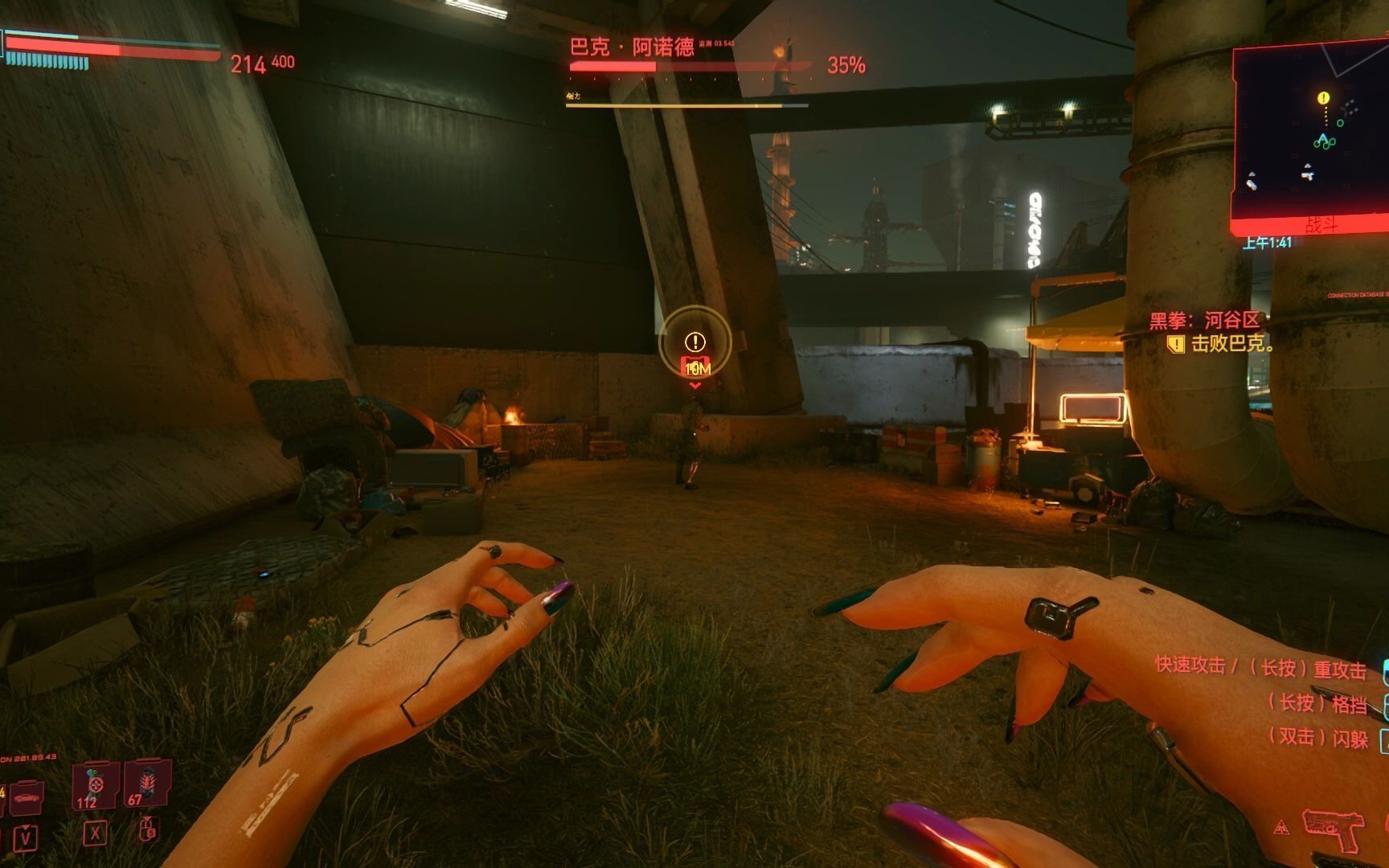Select the pistol weapon icon

(x=1332, y=828)
